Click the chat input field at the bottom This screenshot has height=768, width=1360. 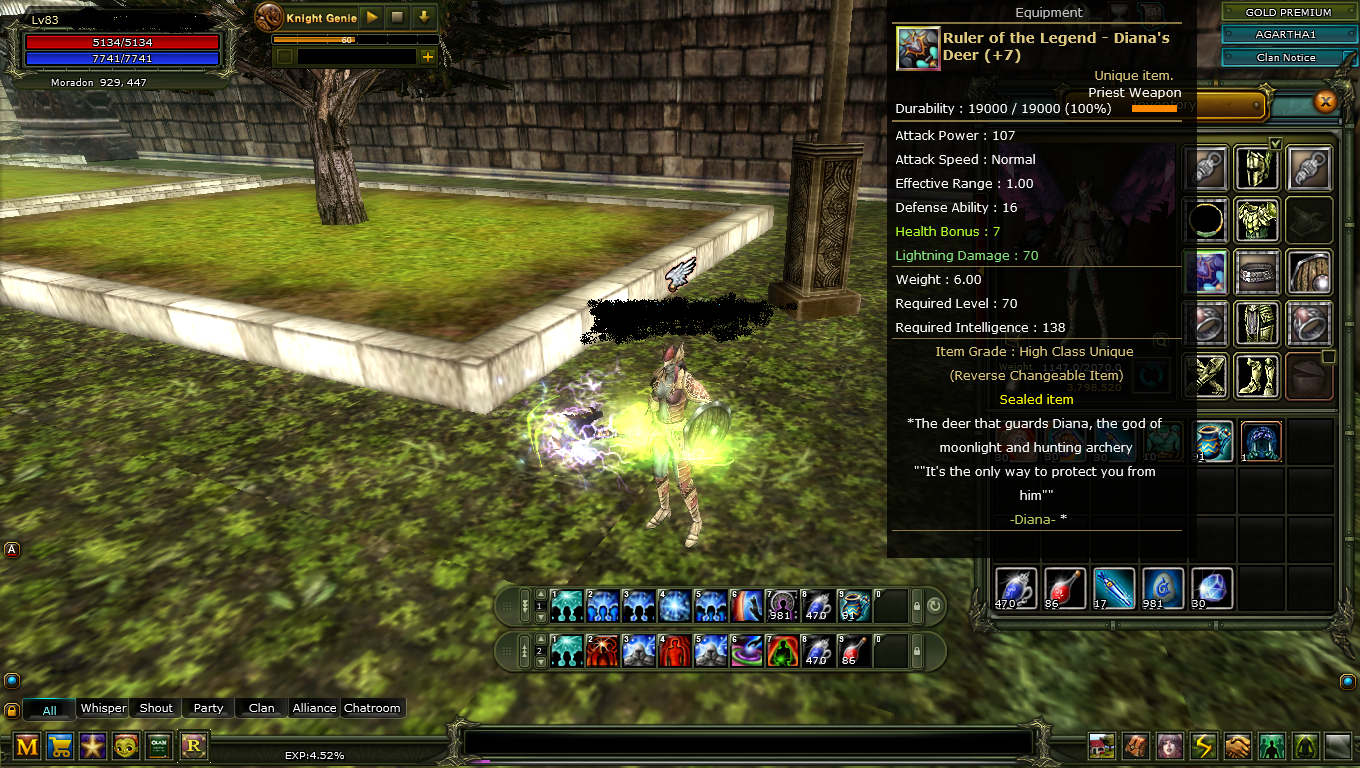750,740
